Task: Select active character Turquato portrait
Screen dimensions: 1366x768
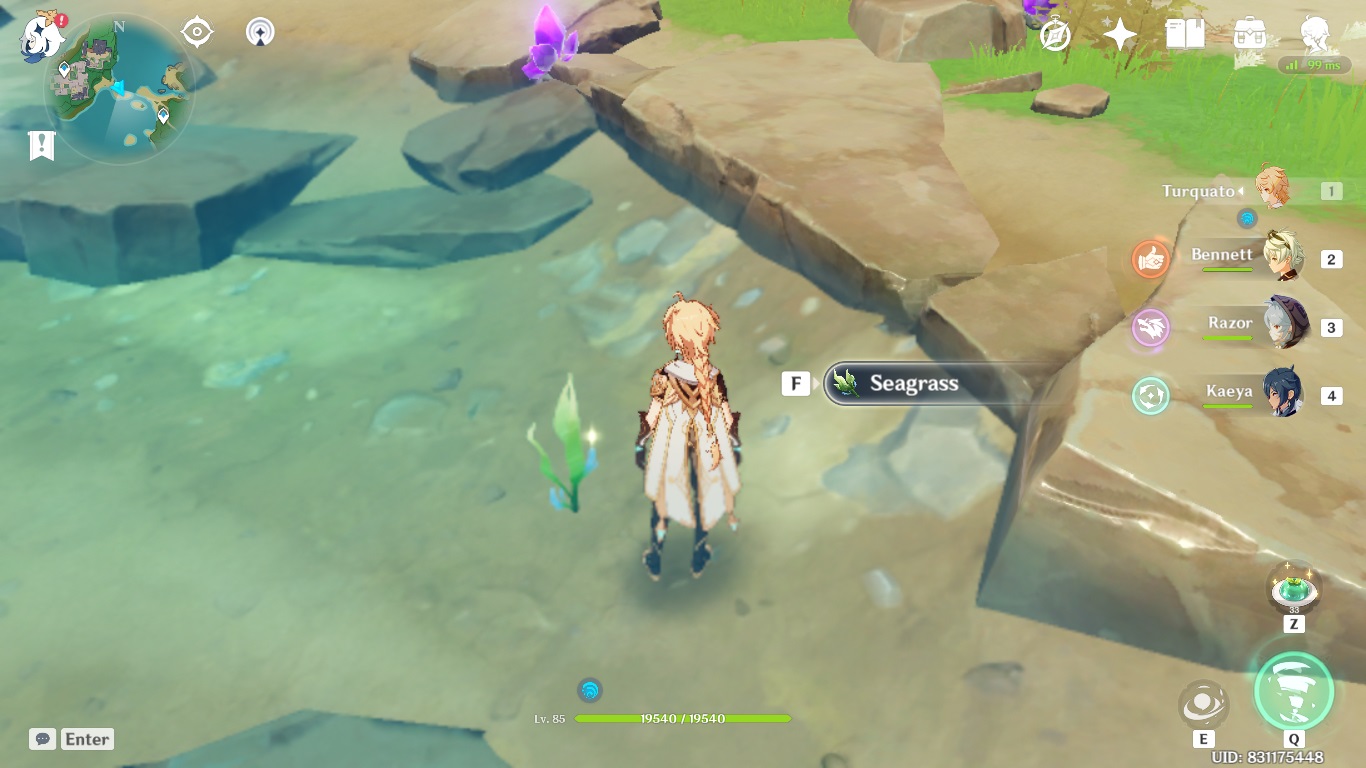Action: (x=1274, y=189)
